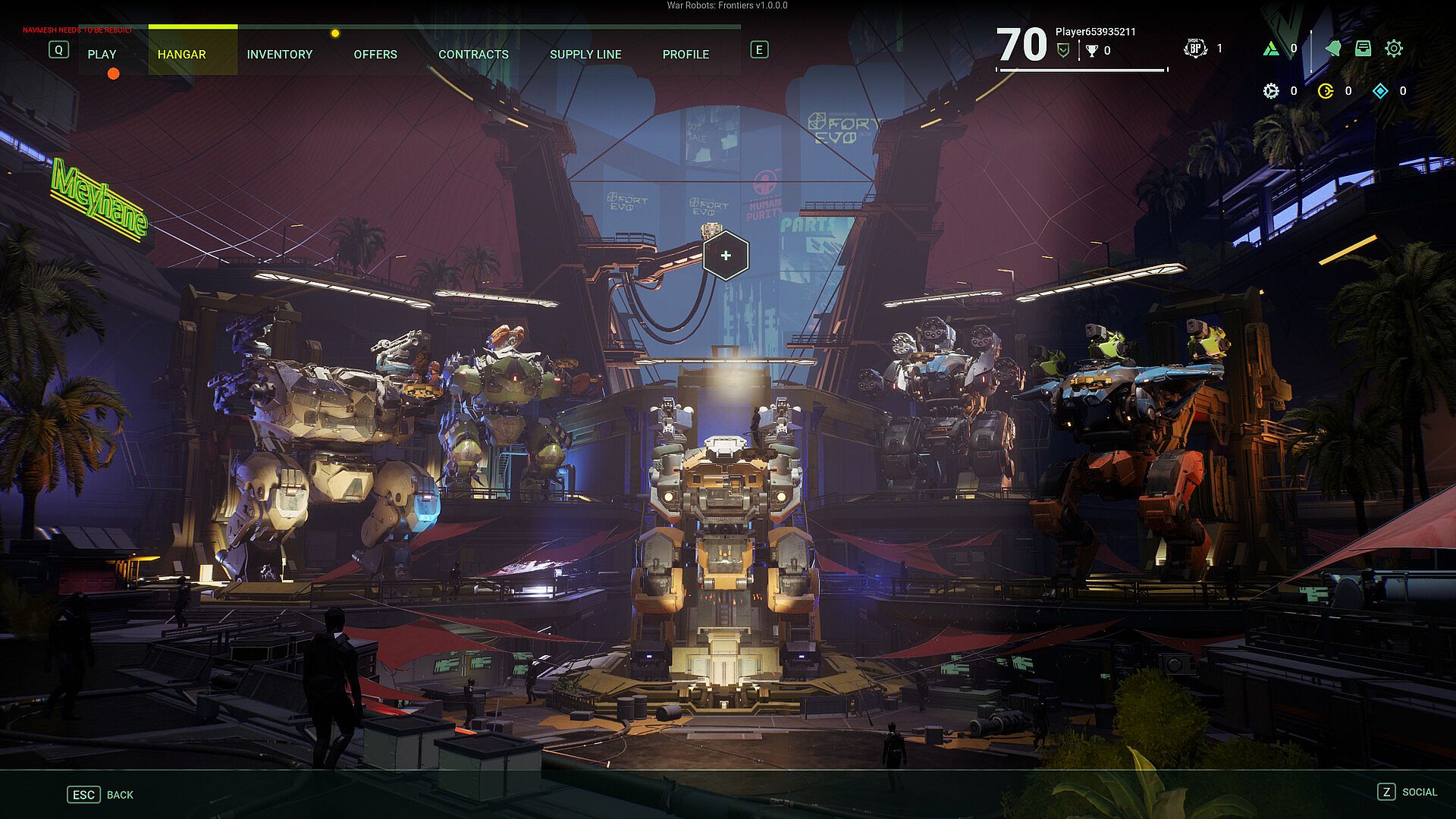
Task: Click the green triangle currency icon
Action: coord(1271,49)
